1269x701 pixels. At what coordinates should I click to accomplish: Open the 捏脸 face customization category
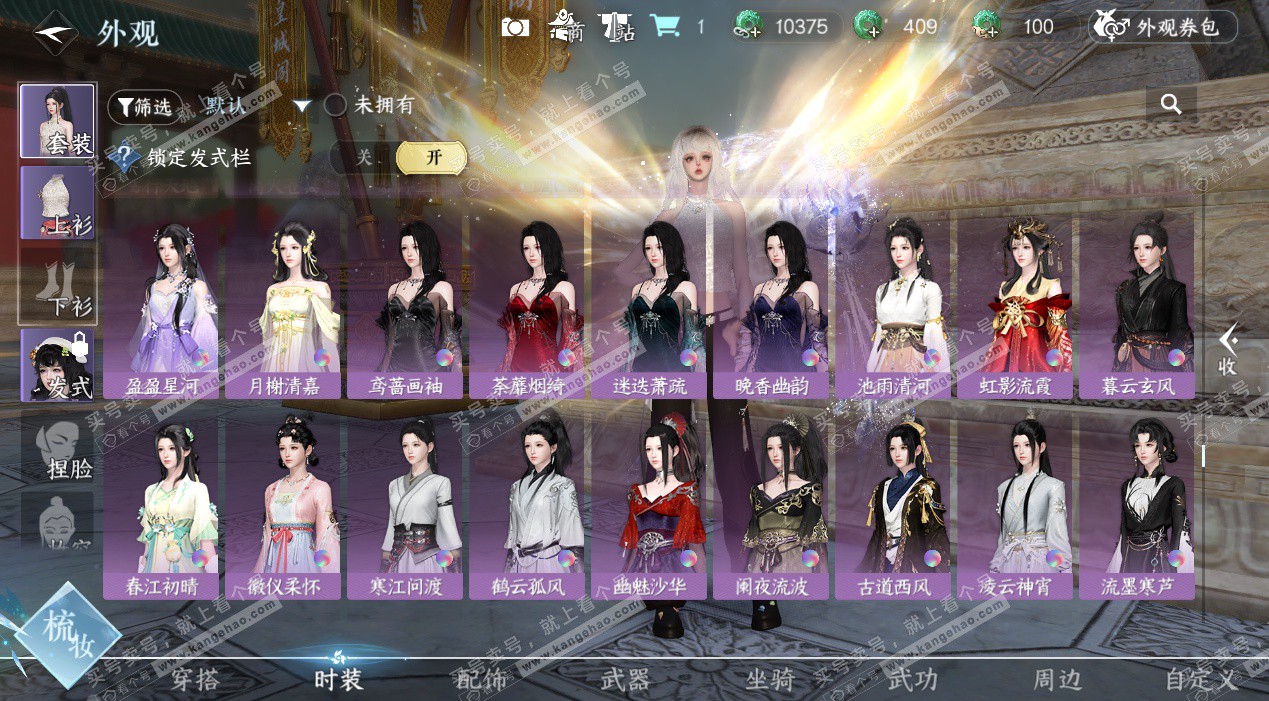(58, 447)
